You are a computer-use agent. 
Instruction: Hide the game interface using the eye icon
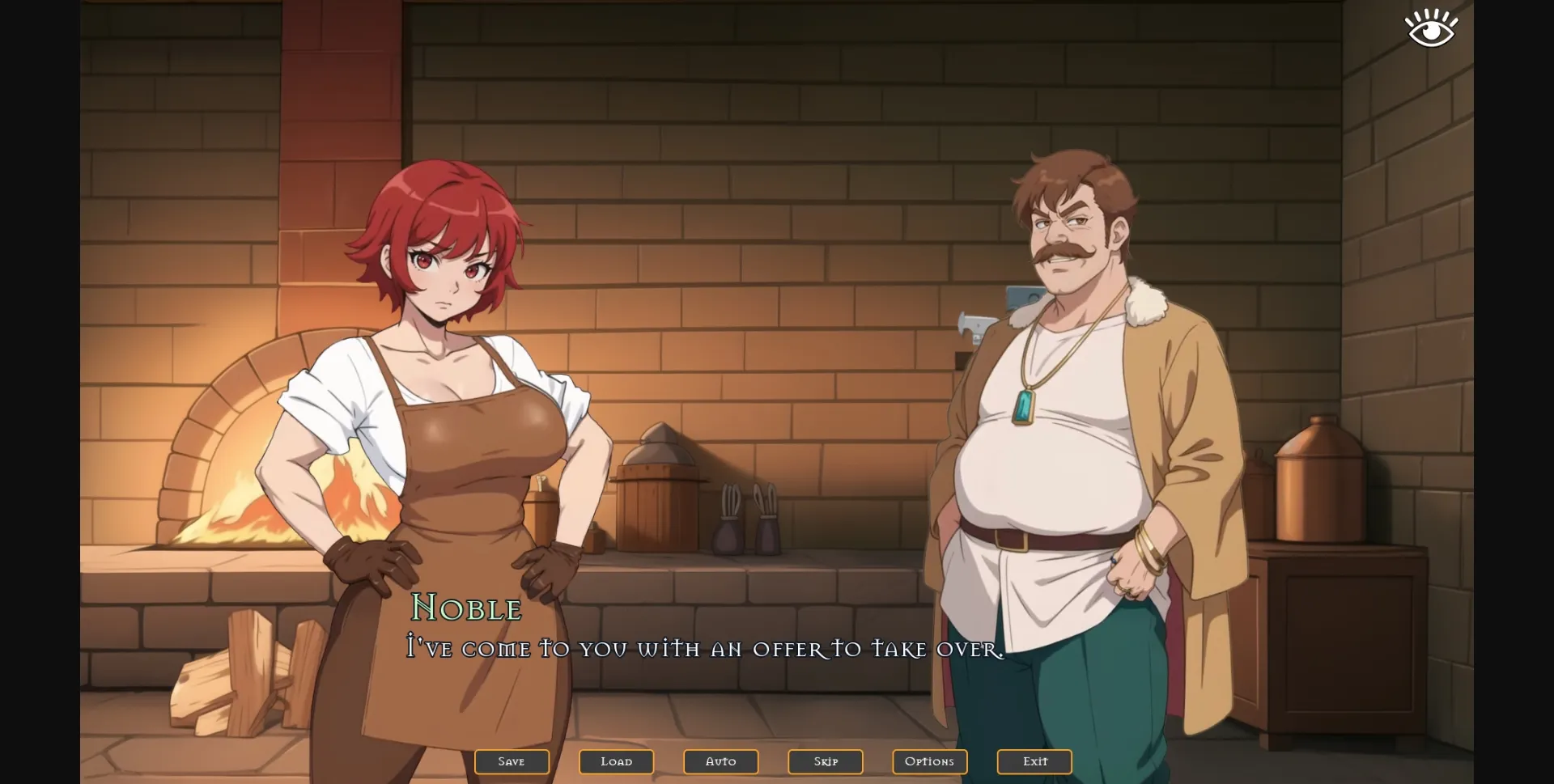[x=1429, y=27]
